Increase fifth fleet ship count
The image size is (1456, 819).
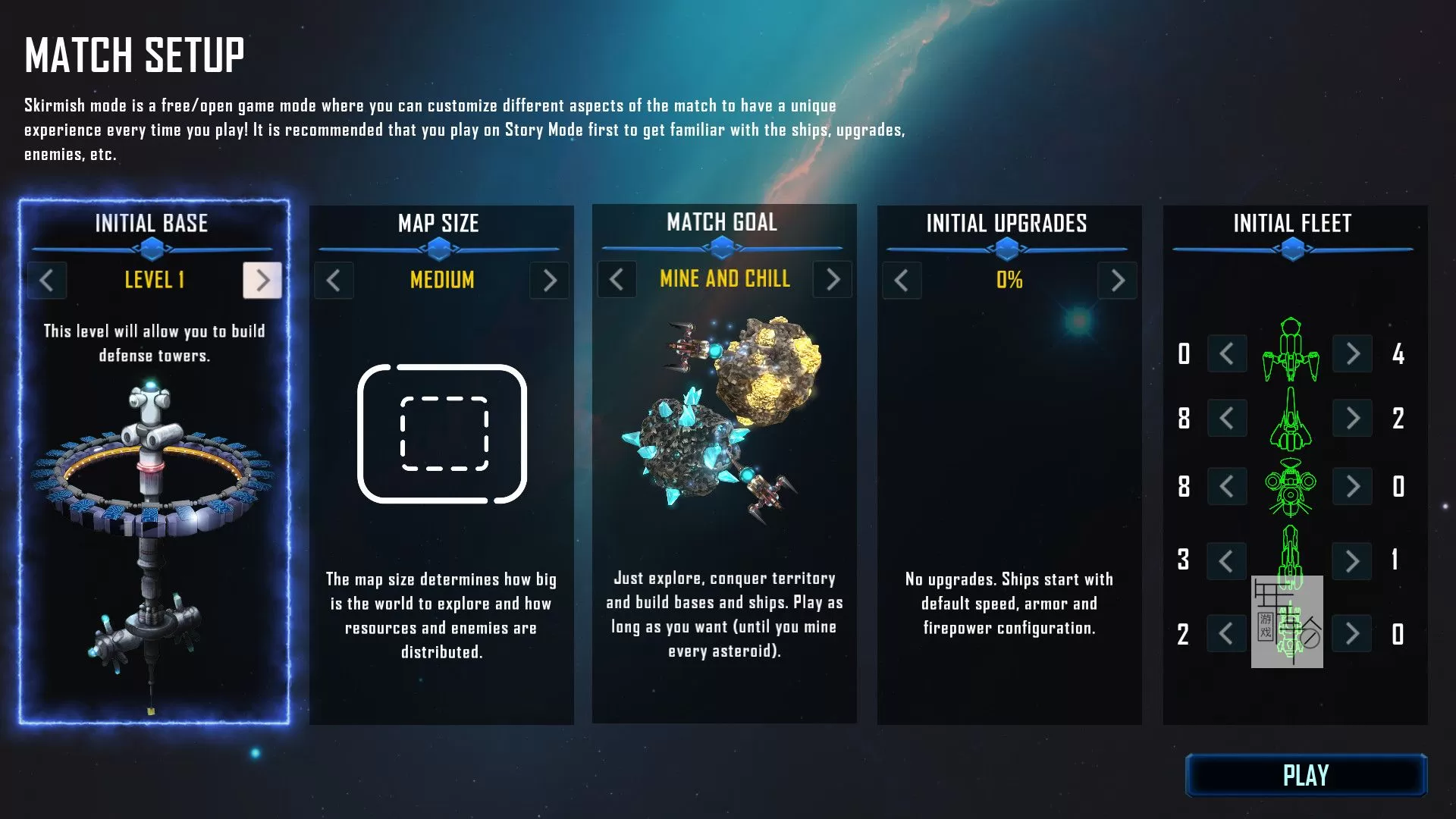(1352, 633)
